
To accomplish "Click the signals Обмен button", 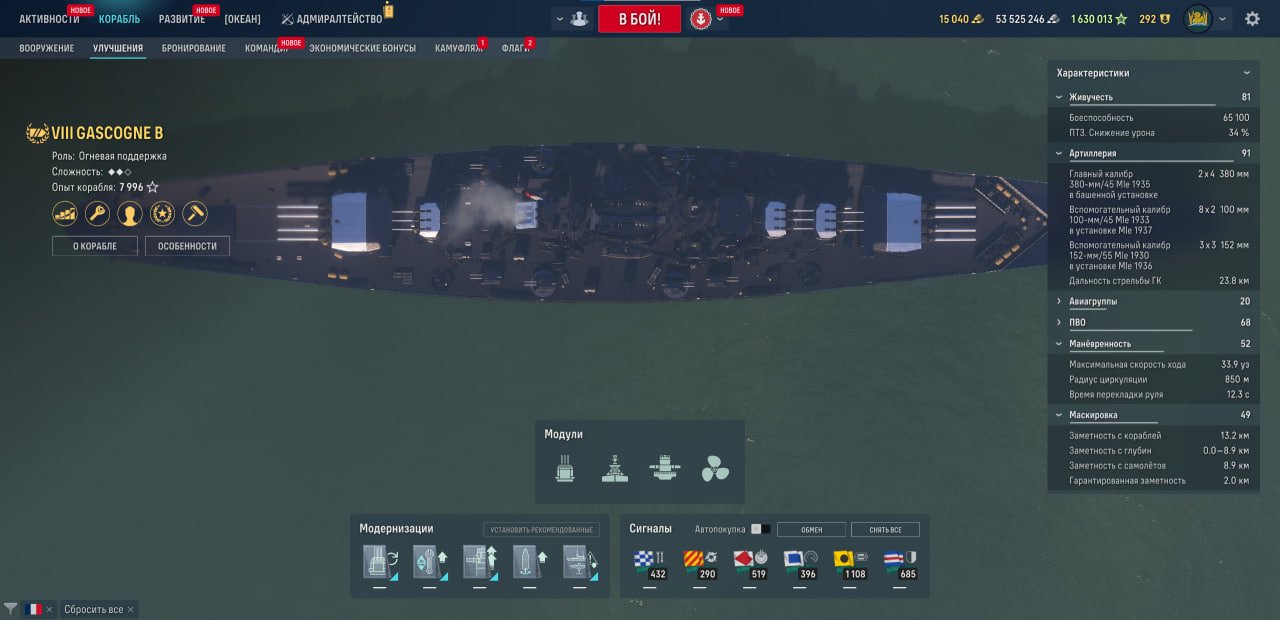I will click(x=811, y=530).
